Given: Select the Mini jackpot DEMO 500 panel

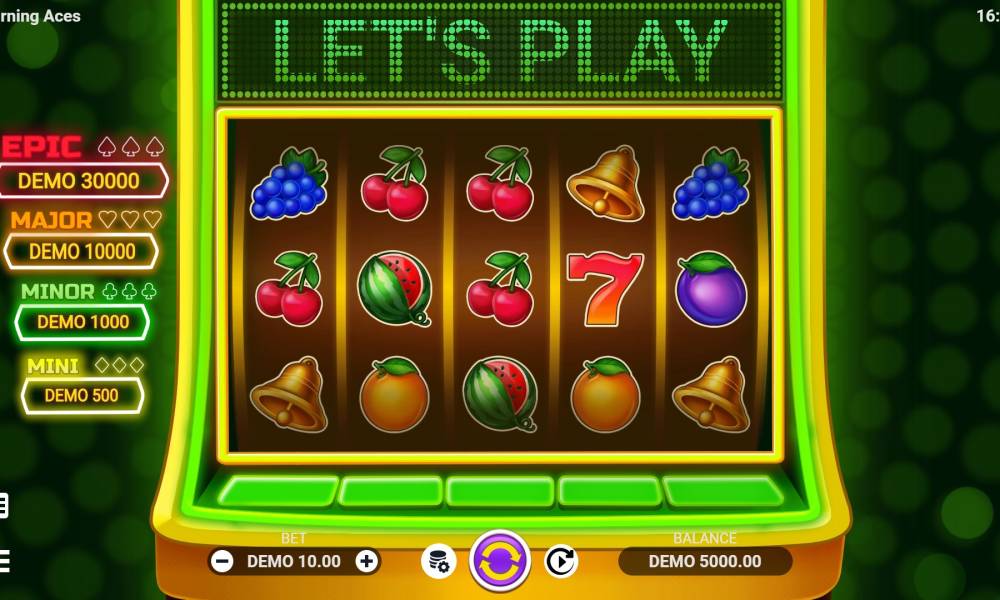Looking at the screenshot, I should tap(82, 395).
